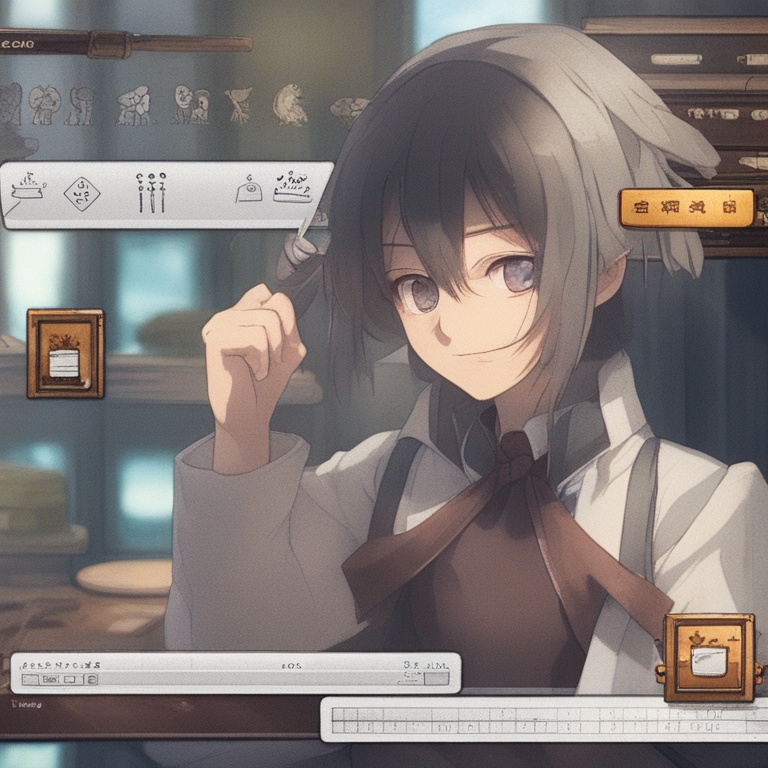Select the framed cup icon beside the window
Viewport: 768px width, 768px height.
click(x=65, y=354)
